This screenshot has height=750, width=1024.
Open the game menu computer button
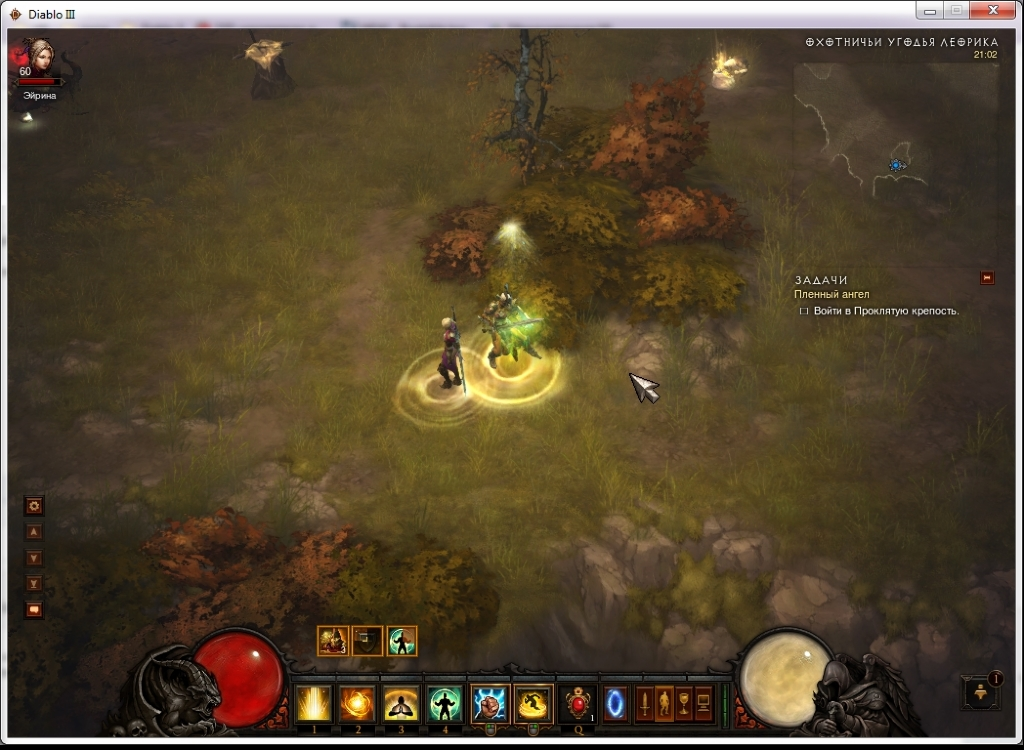pyautogui.click(x=703, y=703)
